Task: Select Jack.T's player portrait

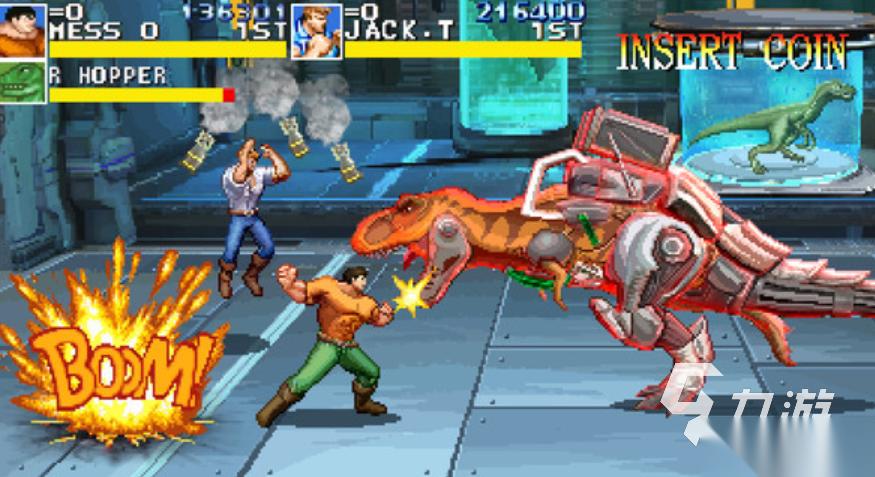Action: [316, 30]
